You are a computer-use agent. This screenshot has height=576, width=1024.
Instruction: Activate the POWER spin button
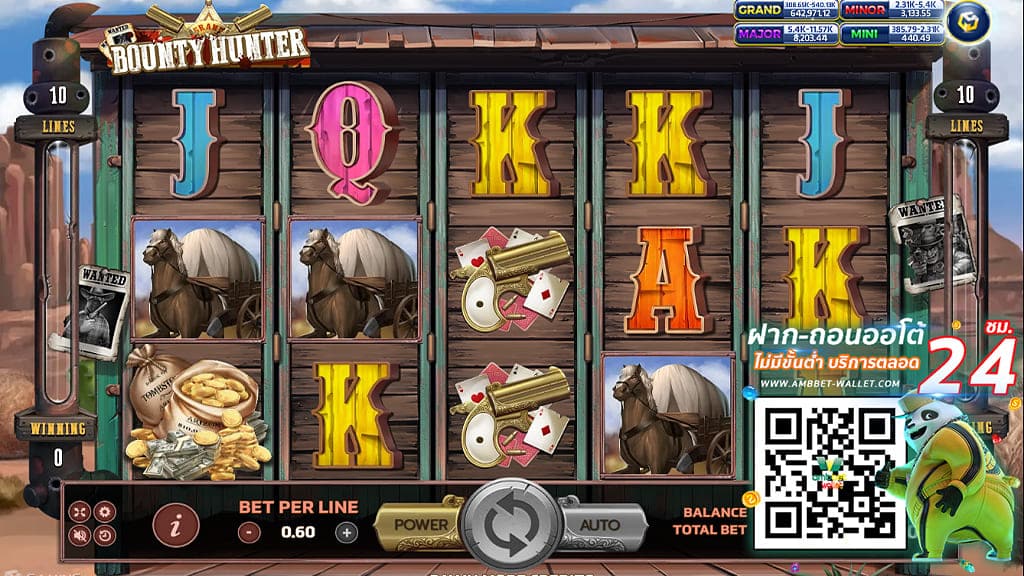(420, 524)
